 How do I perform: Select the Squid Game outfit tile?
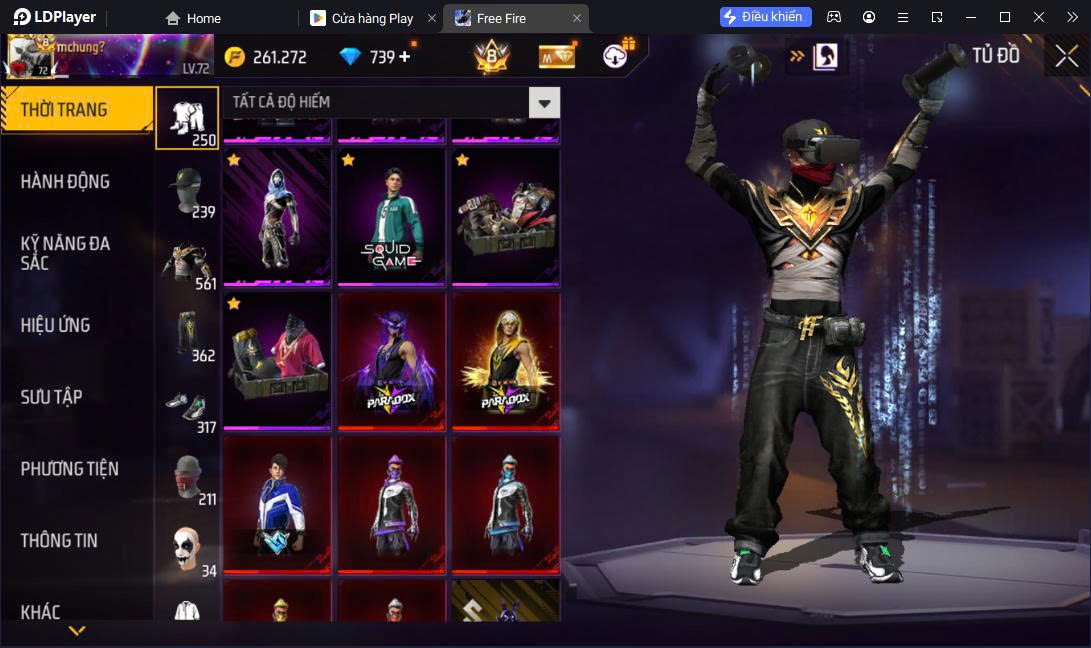tap(391, 218)
